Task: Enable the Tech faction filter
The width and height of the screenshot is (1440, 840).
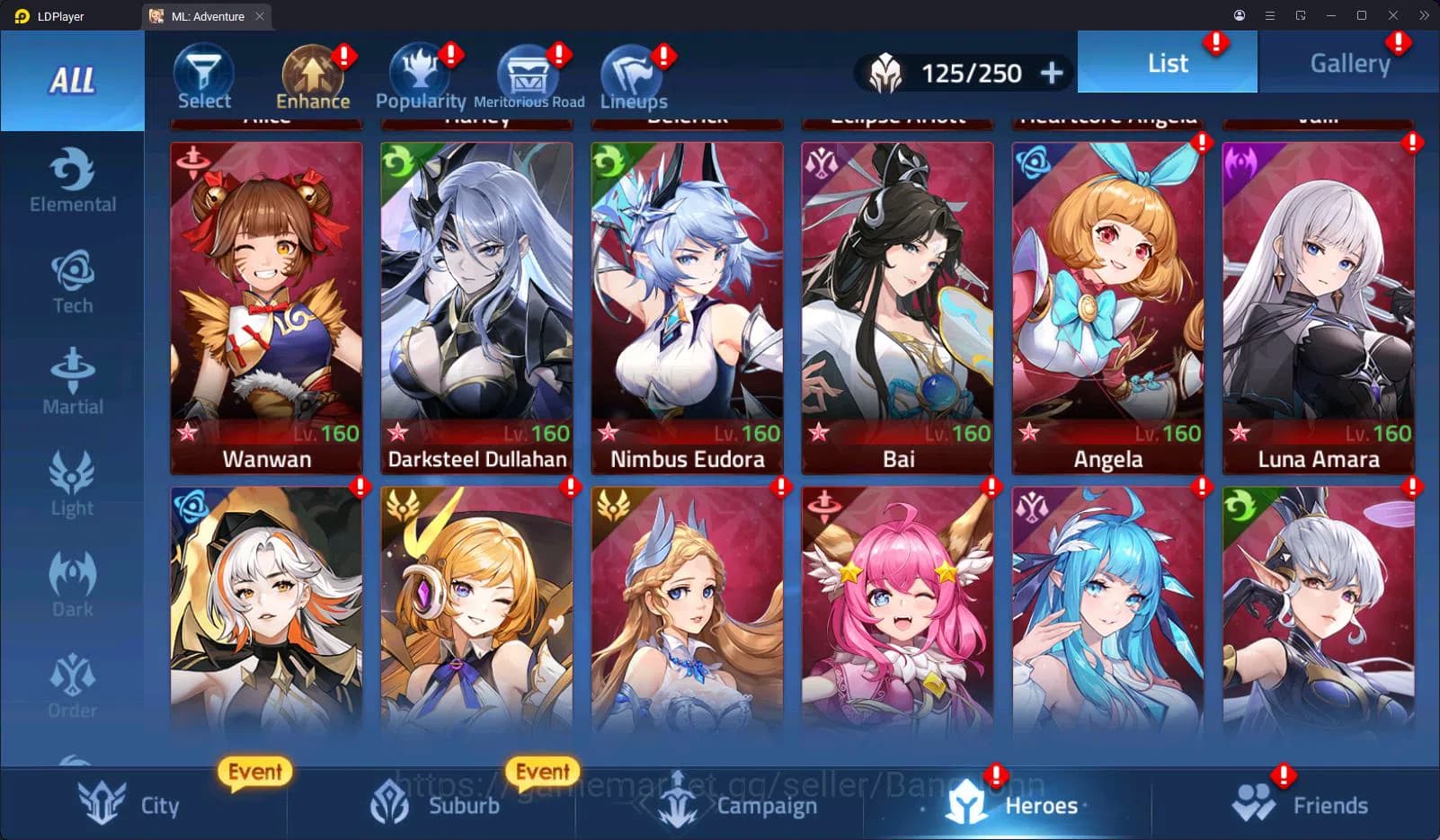Action: pos(73,280)
